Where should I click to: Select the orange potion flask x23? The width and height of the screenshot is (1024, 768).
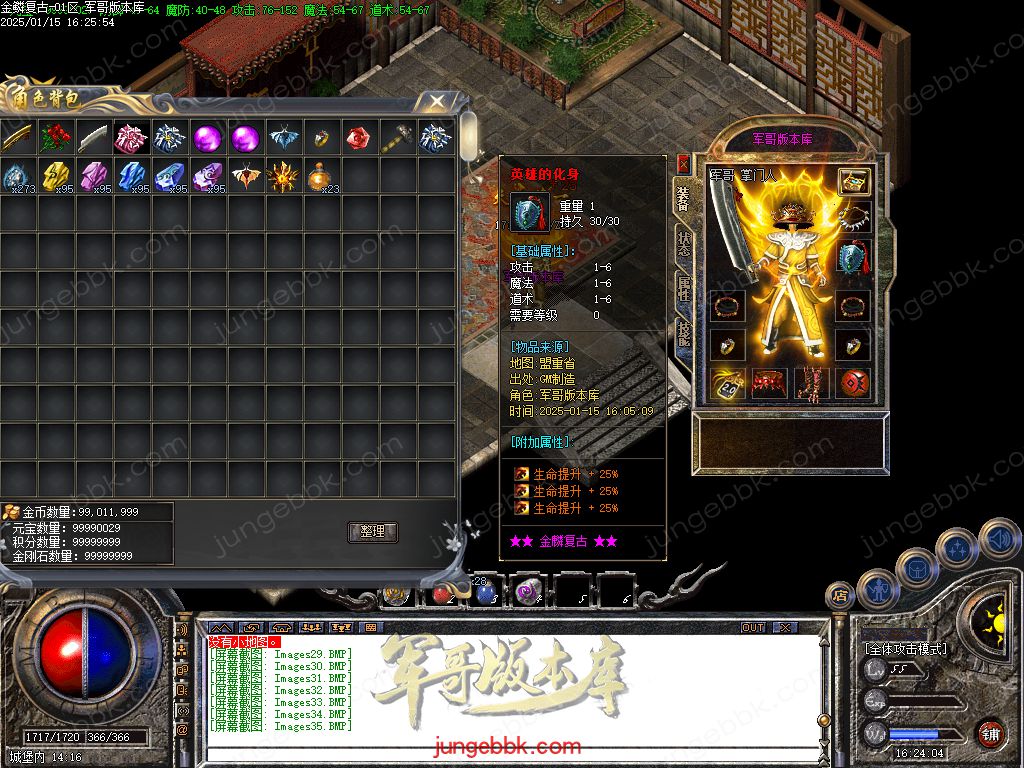(321, 176)
